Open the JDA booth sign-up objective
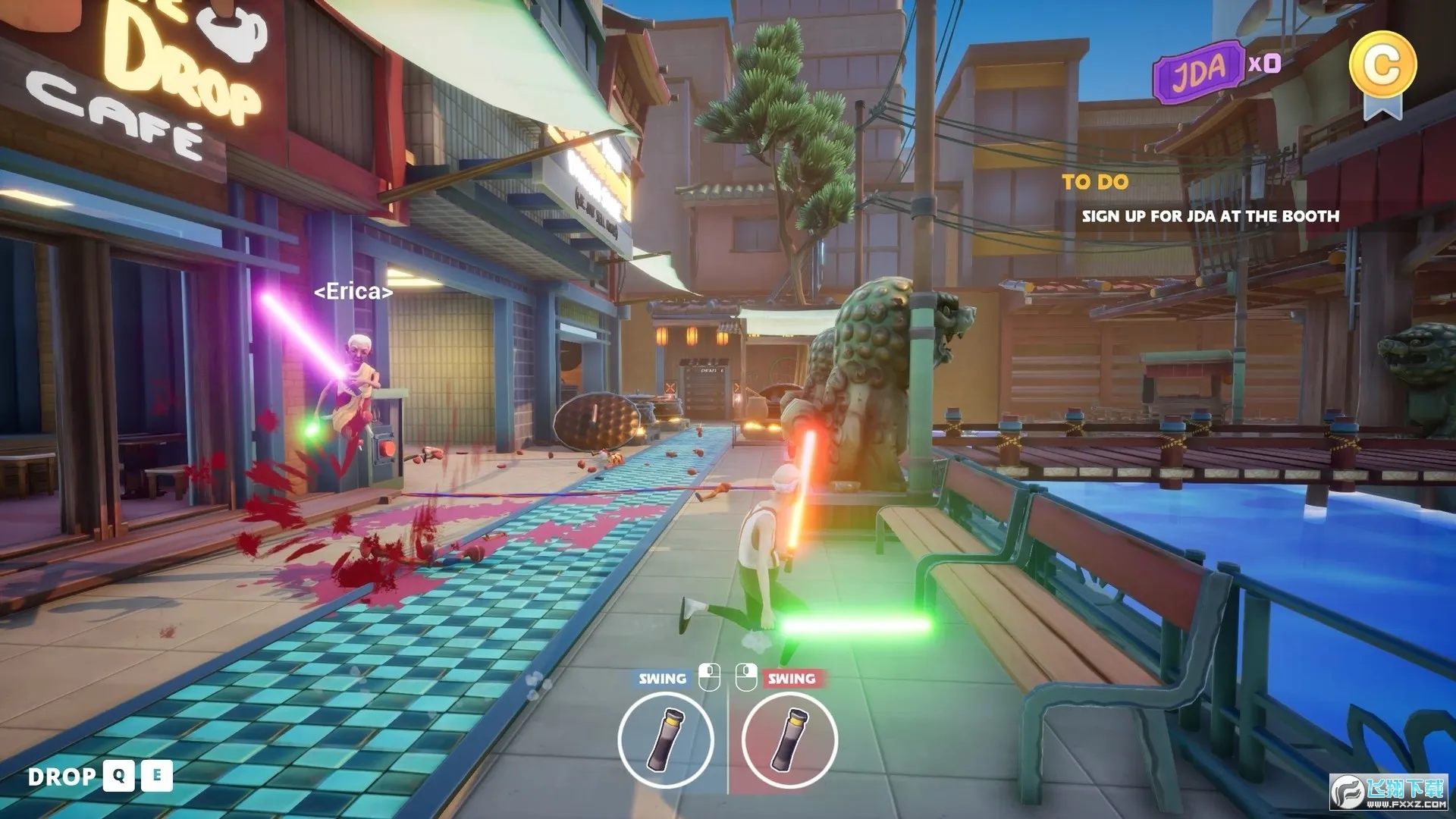 [1210, 216]
